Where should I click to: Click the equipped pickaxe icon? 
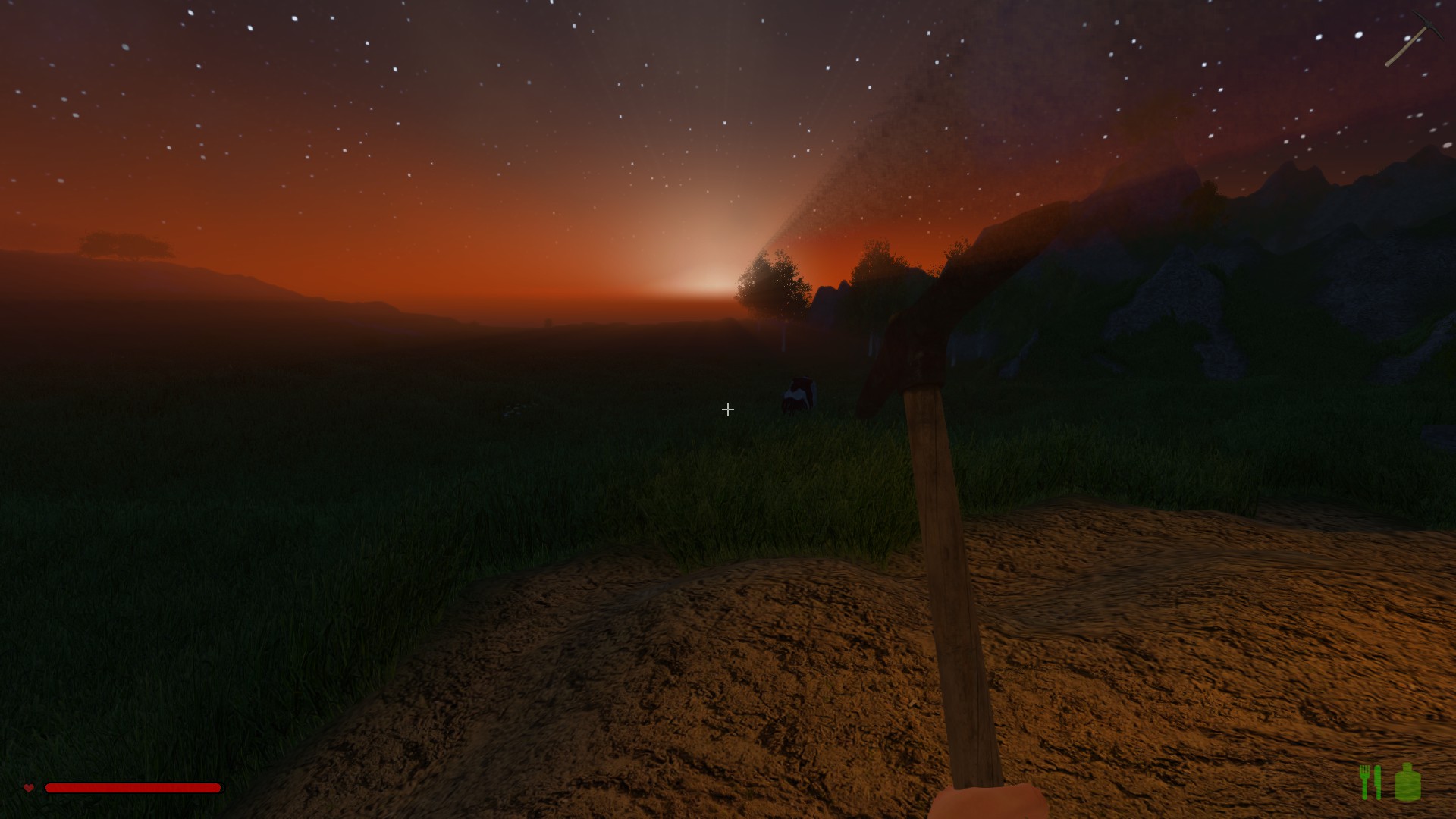click(x=1412, y=39)
